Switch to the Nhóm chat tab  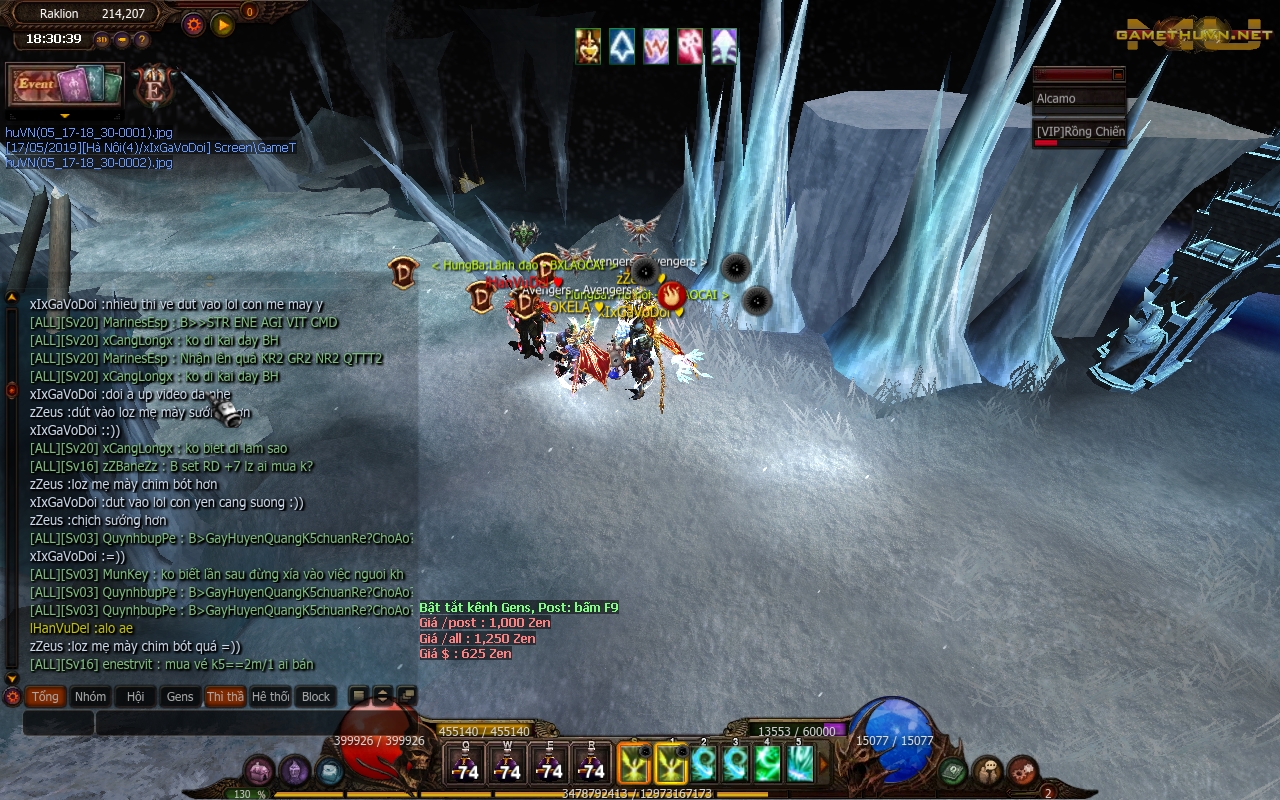pos(90,697)
